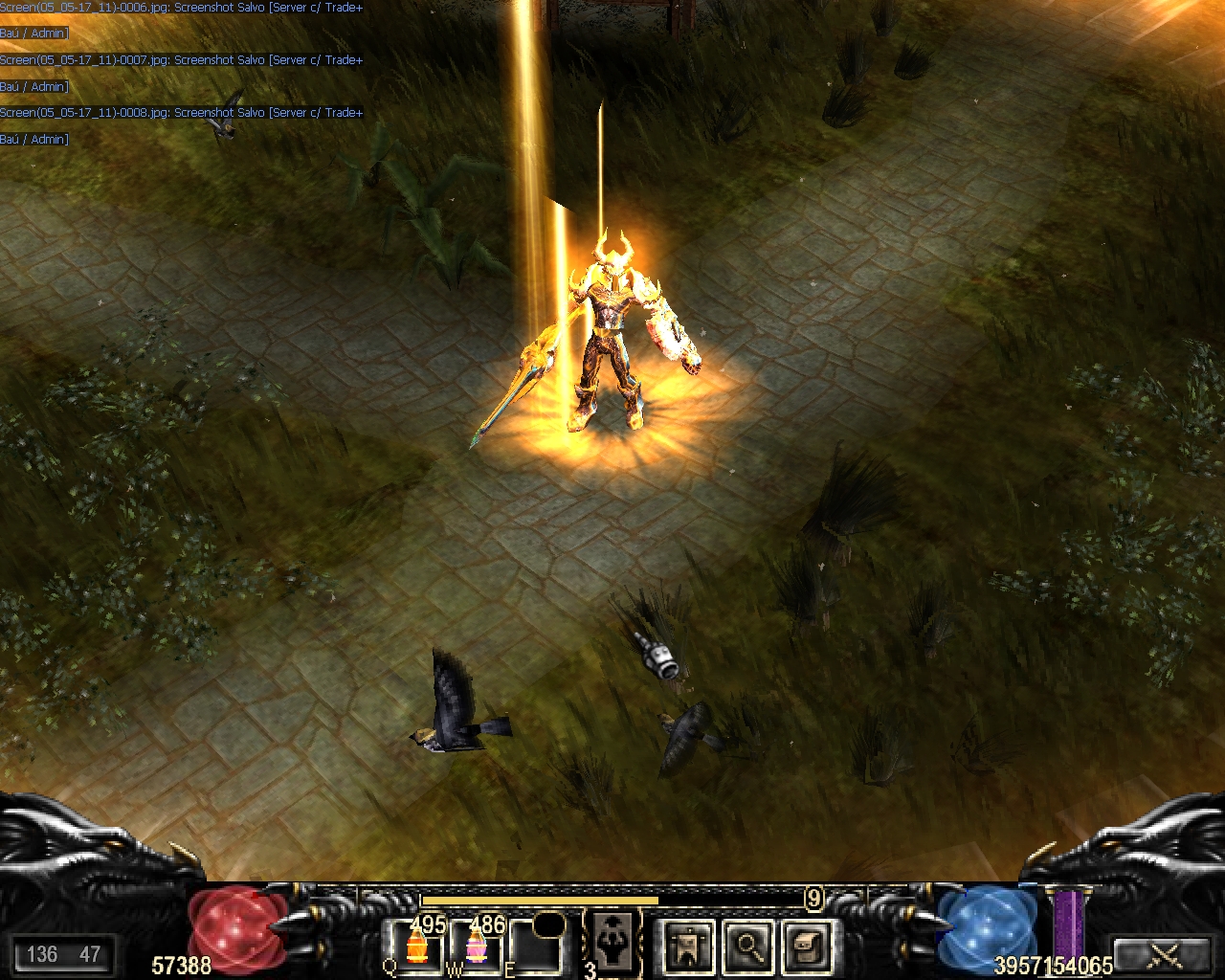This screenshot has width=1225, height=980.
Task: Select the muscle-figure skill icon
Action: [x=612, y=941]
